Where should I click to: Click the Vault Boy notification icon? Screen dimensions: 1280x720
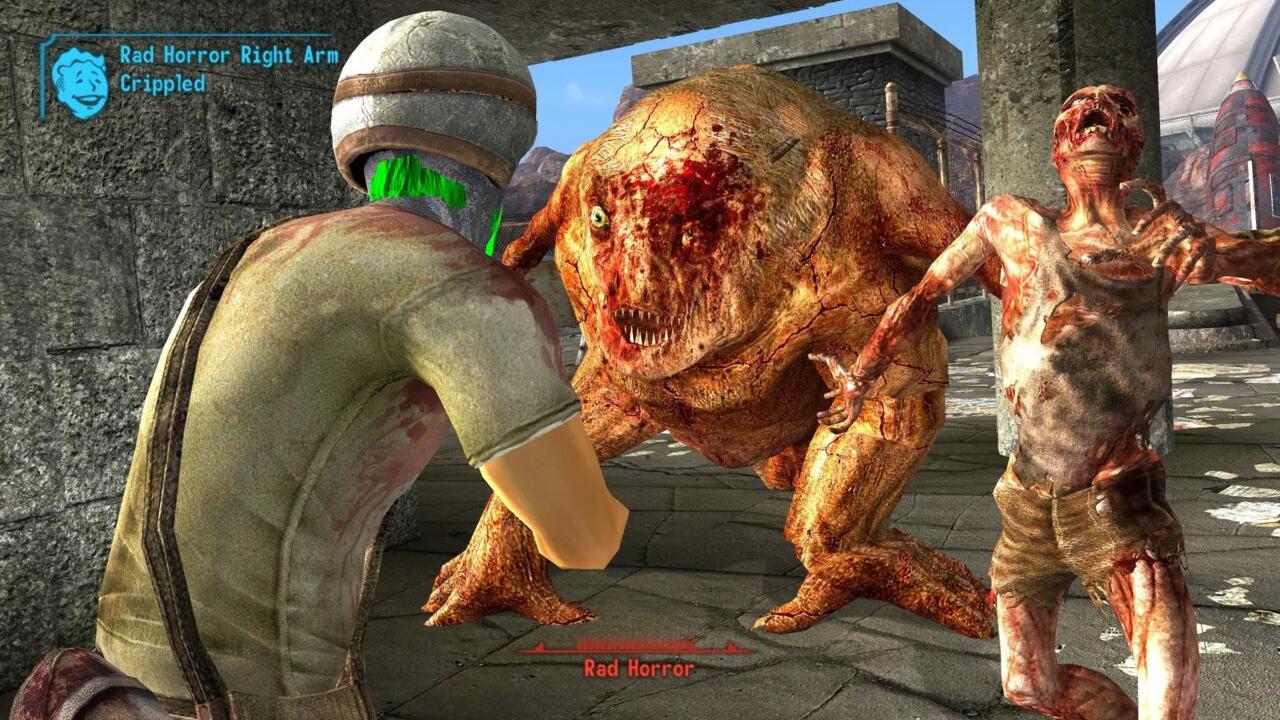click(80, 79)
